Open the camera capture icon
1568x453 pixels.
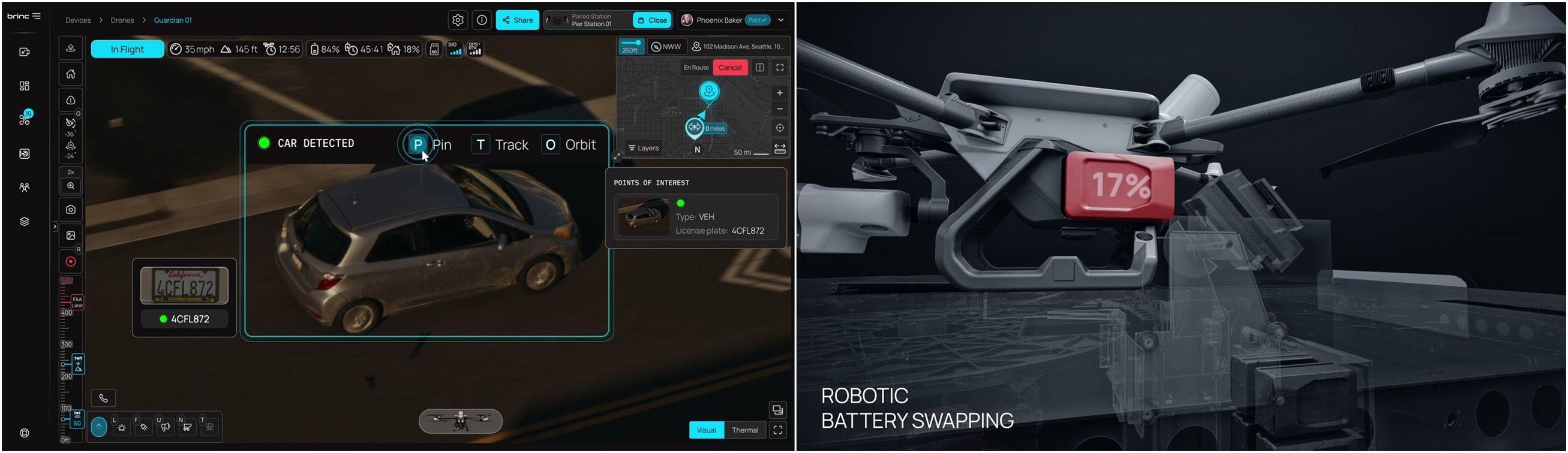pos(71,209)
